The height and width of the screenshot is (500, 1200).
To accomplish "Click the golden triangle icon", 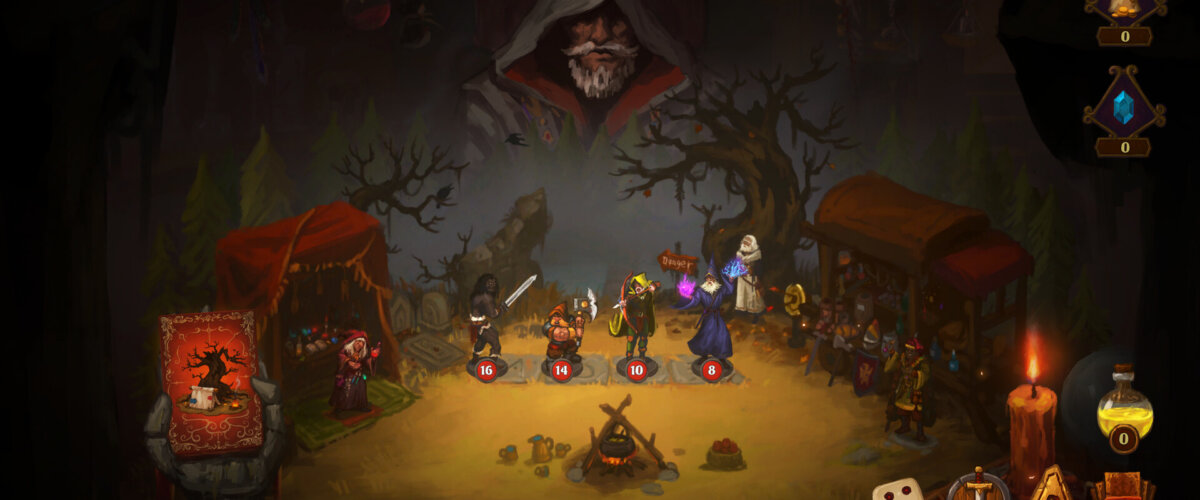I will 1051,485.
